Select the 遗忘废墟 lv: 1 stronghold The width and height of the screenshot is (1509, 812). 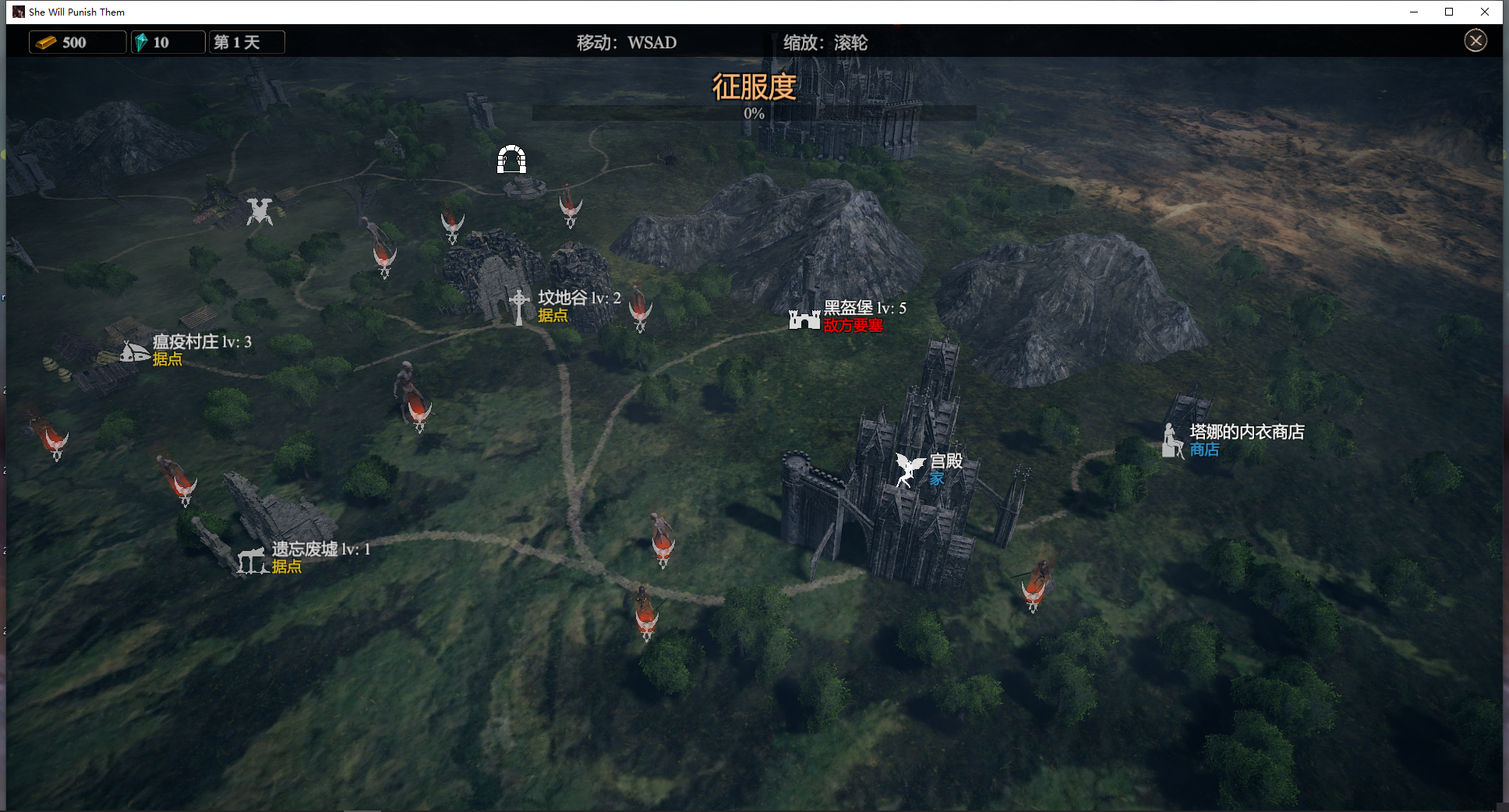click(253, 560)
